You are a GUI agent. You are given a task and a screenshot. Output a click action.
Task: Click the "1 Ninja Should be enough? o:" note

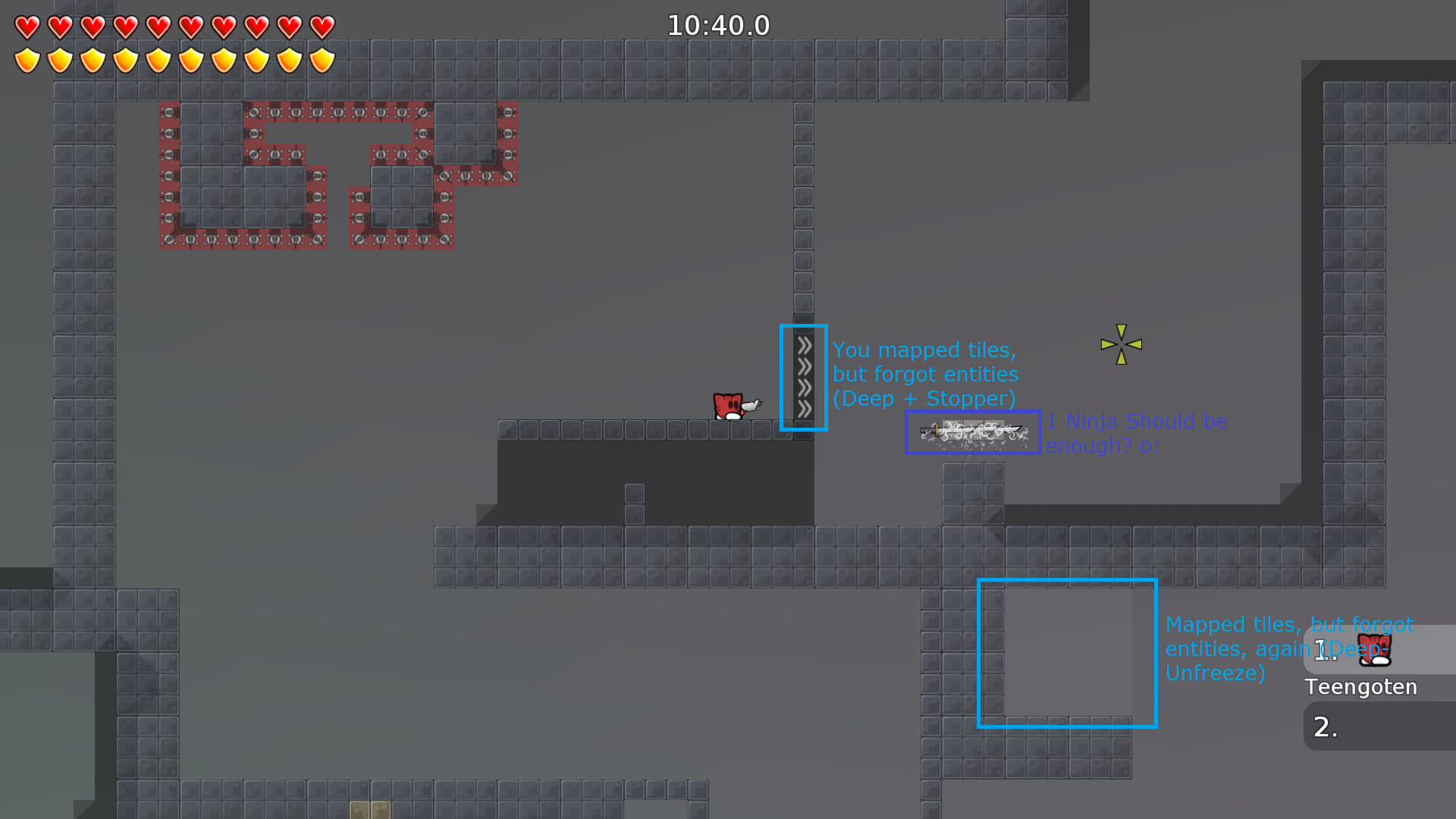[1135, 434]
